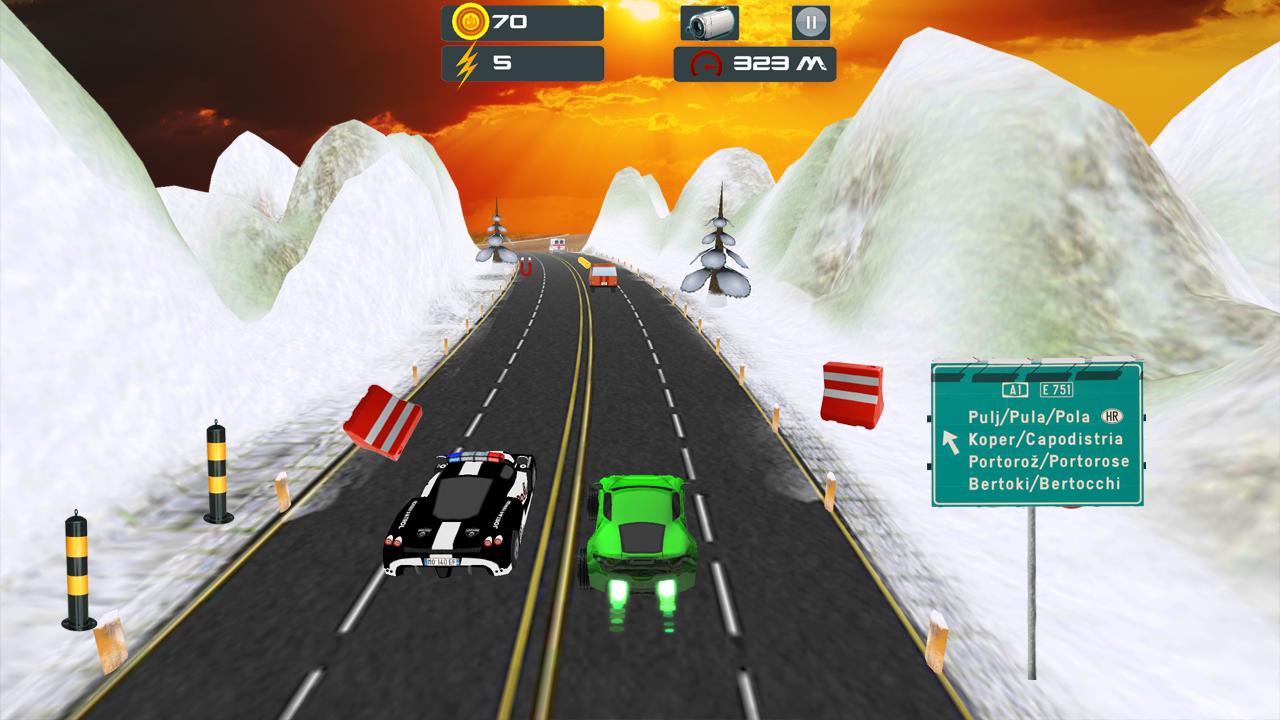1280x720 pixels.
Task: Click the red speedometer icon
Action: [x=707, y=63]
